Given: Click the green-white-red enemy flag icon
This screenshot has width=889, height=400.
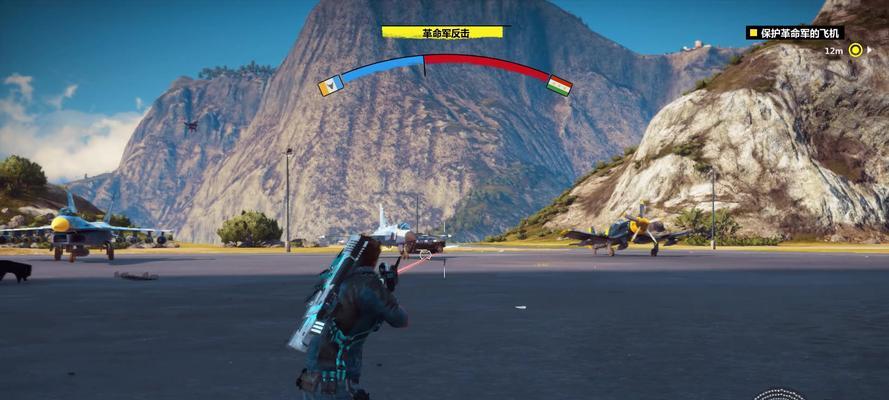Looking at the screenshot, I should click(x=560, y=85).
